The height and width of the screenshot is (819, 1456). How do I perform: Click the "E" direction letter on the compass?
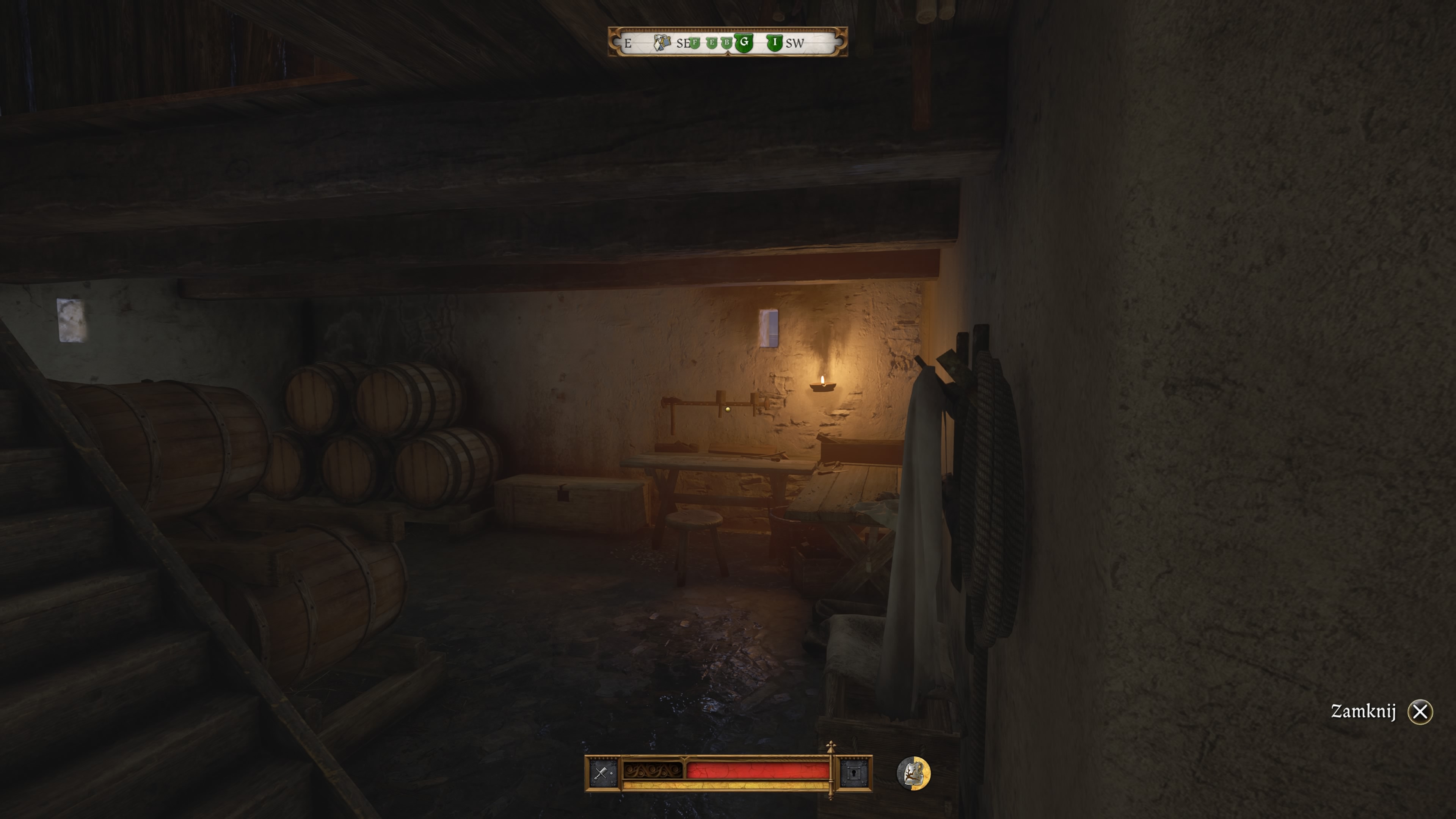click(628, 43)
